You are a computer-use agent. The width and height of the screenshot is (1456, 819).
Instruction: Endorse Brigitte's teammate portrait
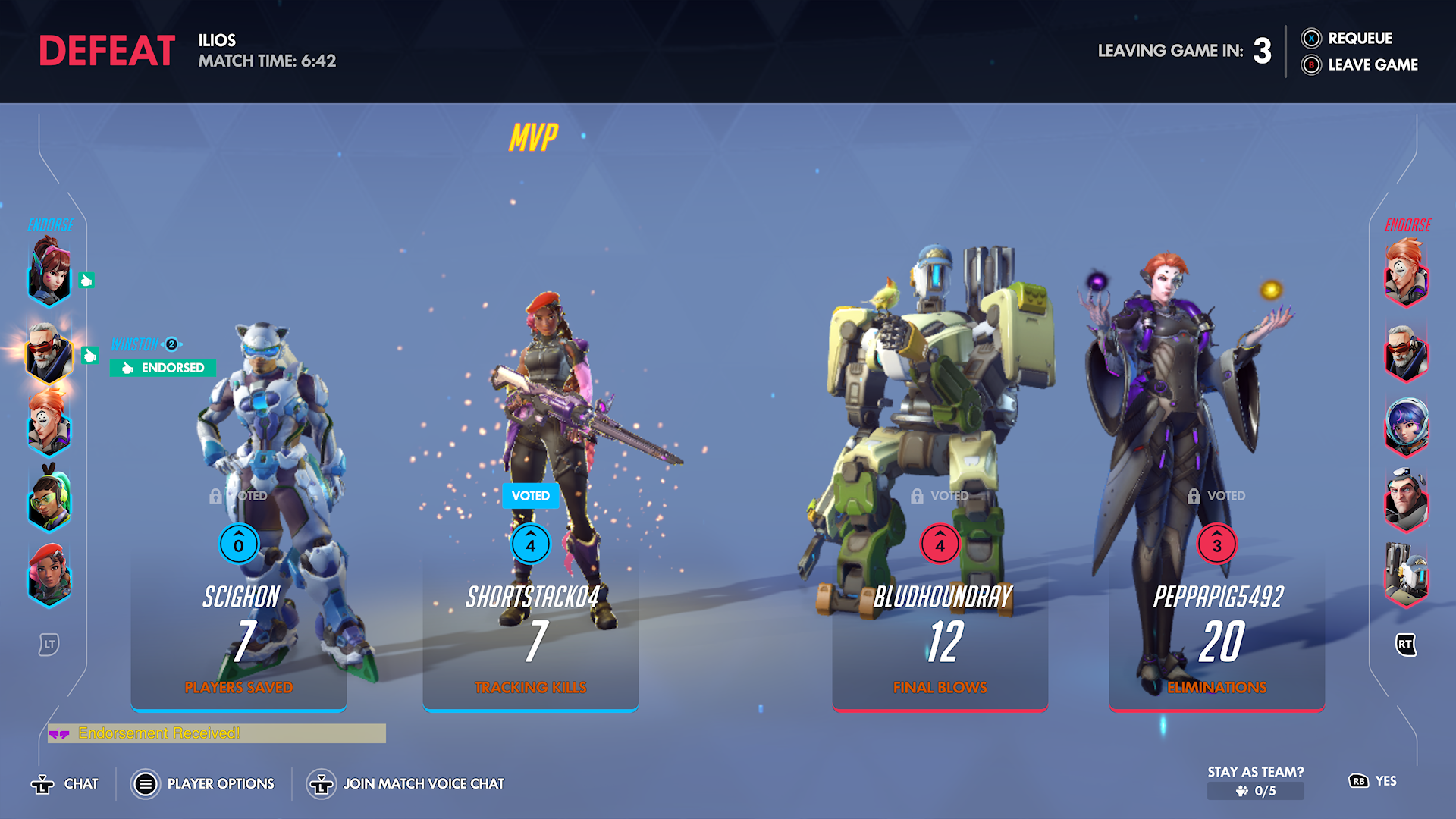[x=49, y=580]
